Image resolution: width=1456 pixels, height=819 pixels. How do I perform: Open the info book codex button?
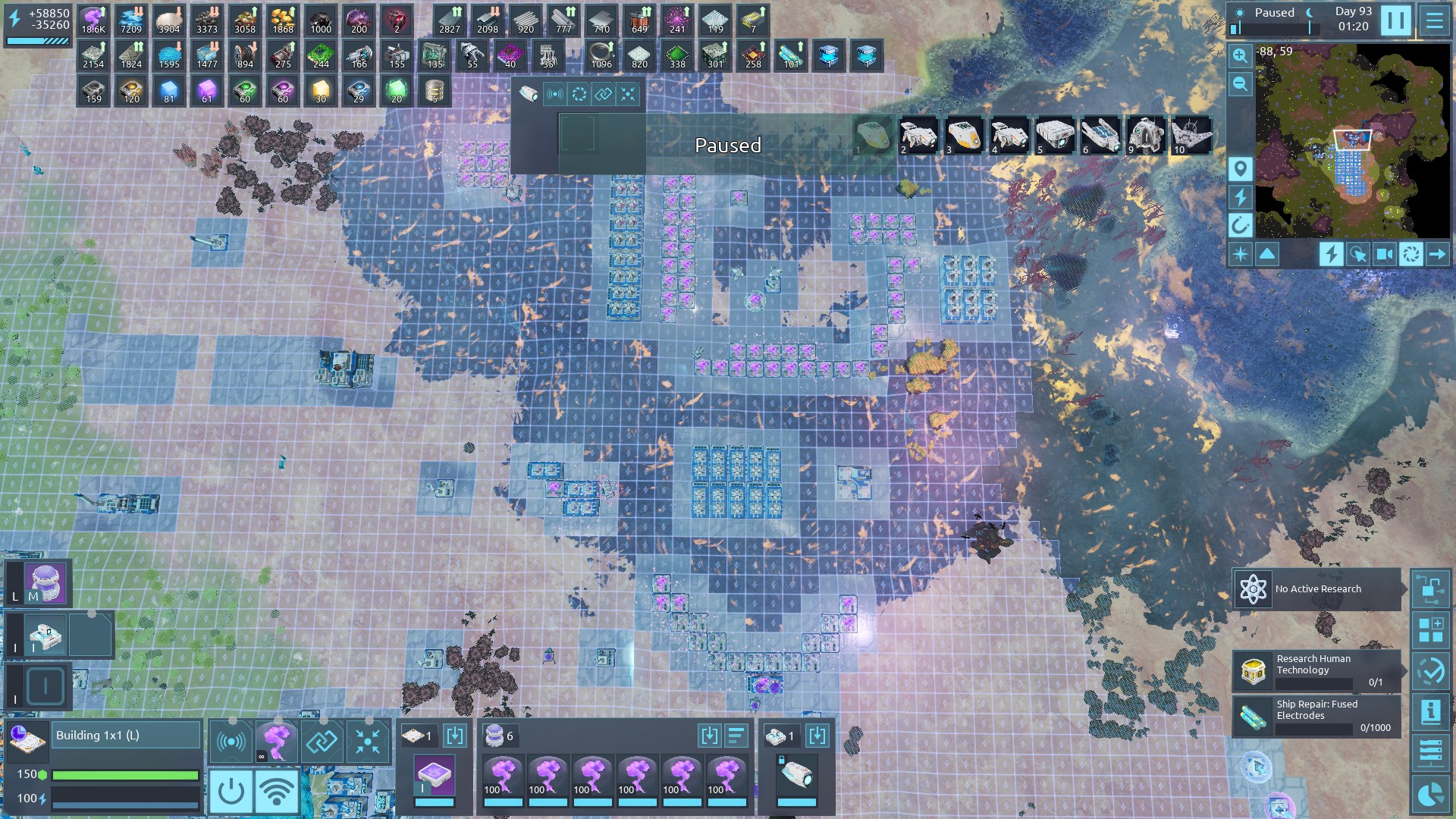pos(1430,711)
